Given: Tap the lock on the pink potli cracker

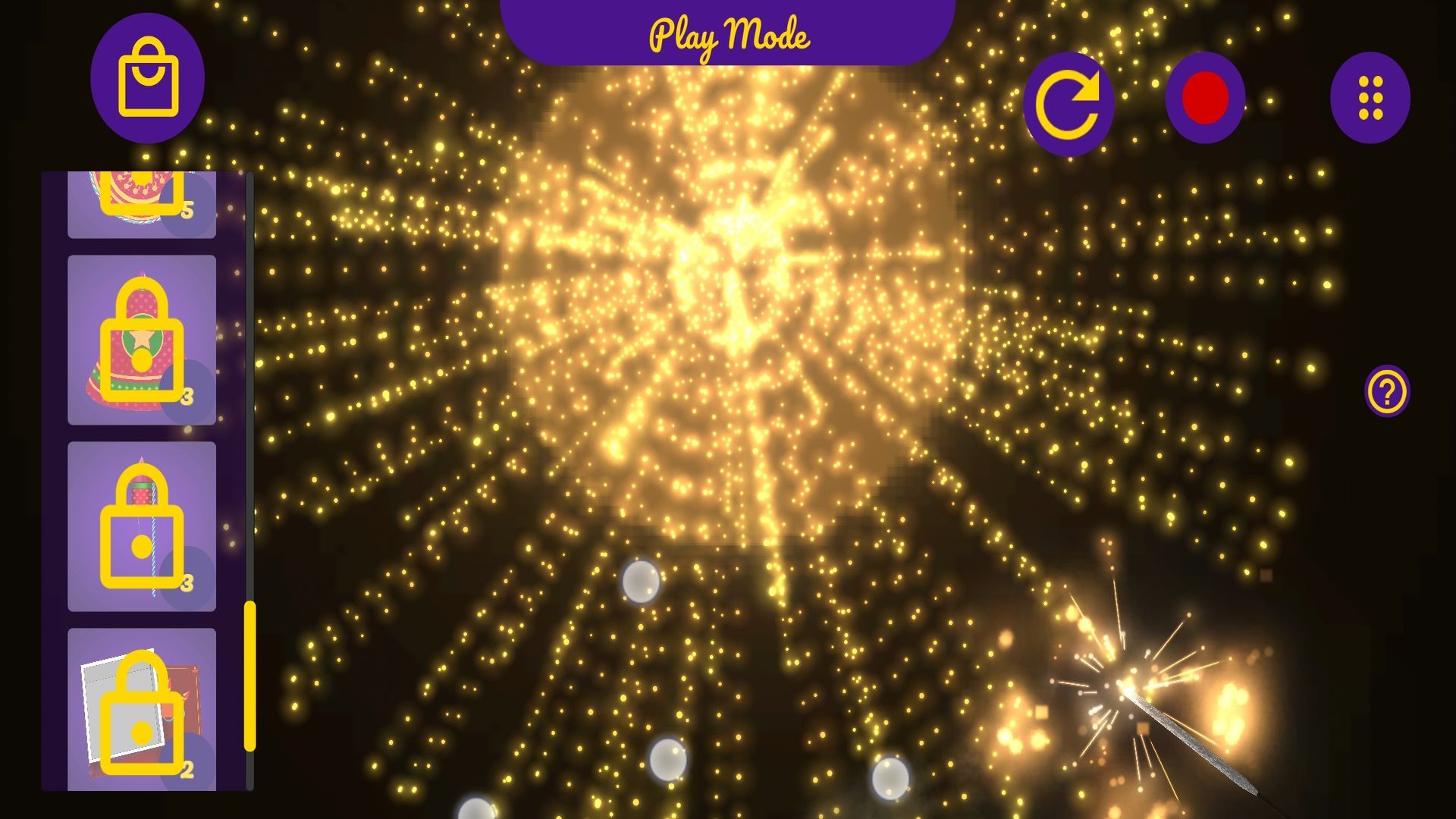Looking at the screenshot, I should pos(140,339).
